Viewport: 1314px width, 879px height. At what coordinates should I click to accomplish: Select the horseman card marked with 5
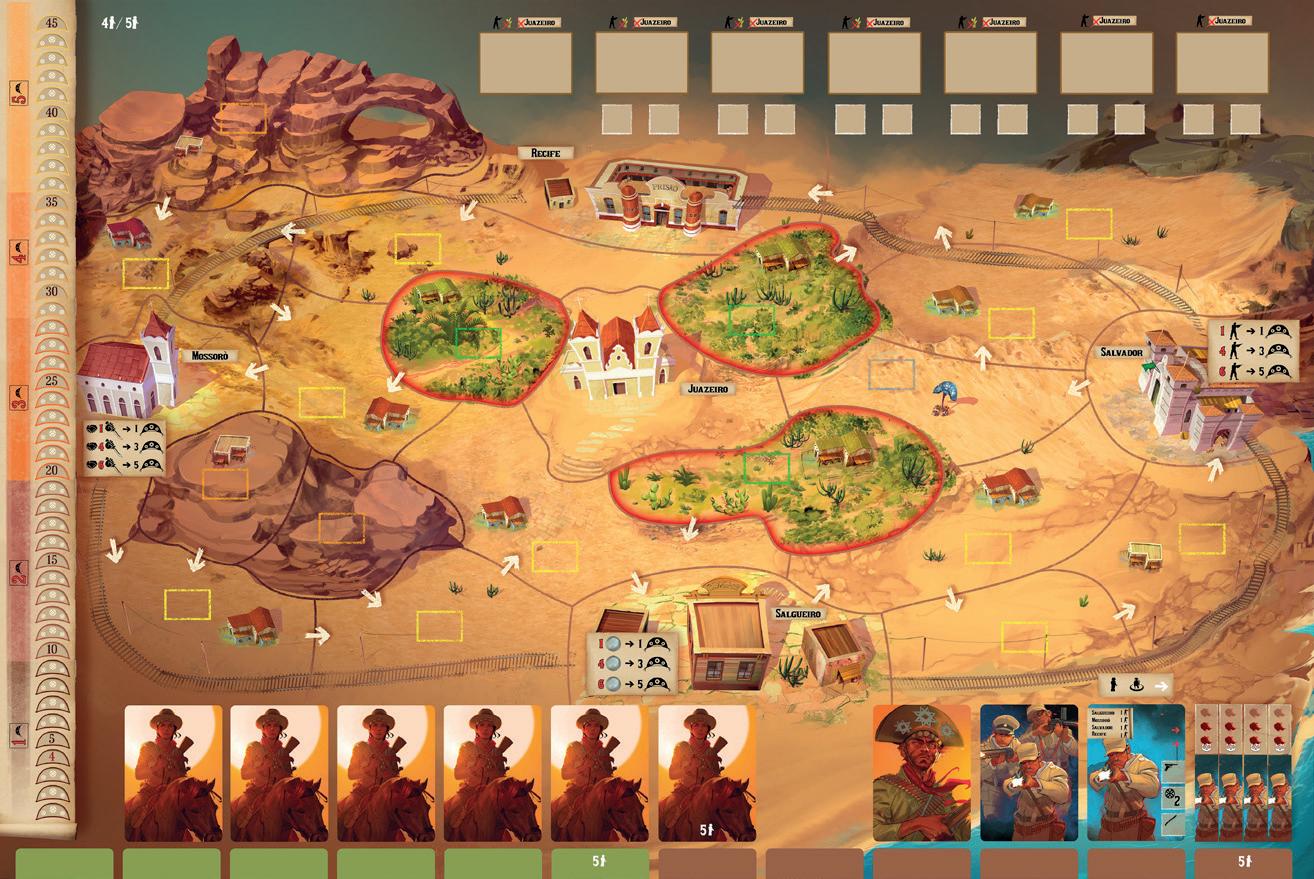click(707, 772)
